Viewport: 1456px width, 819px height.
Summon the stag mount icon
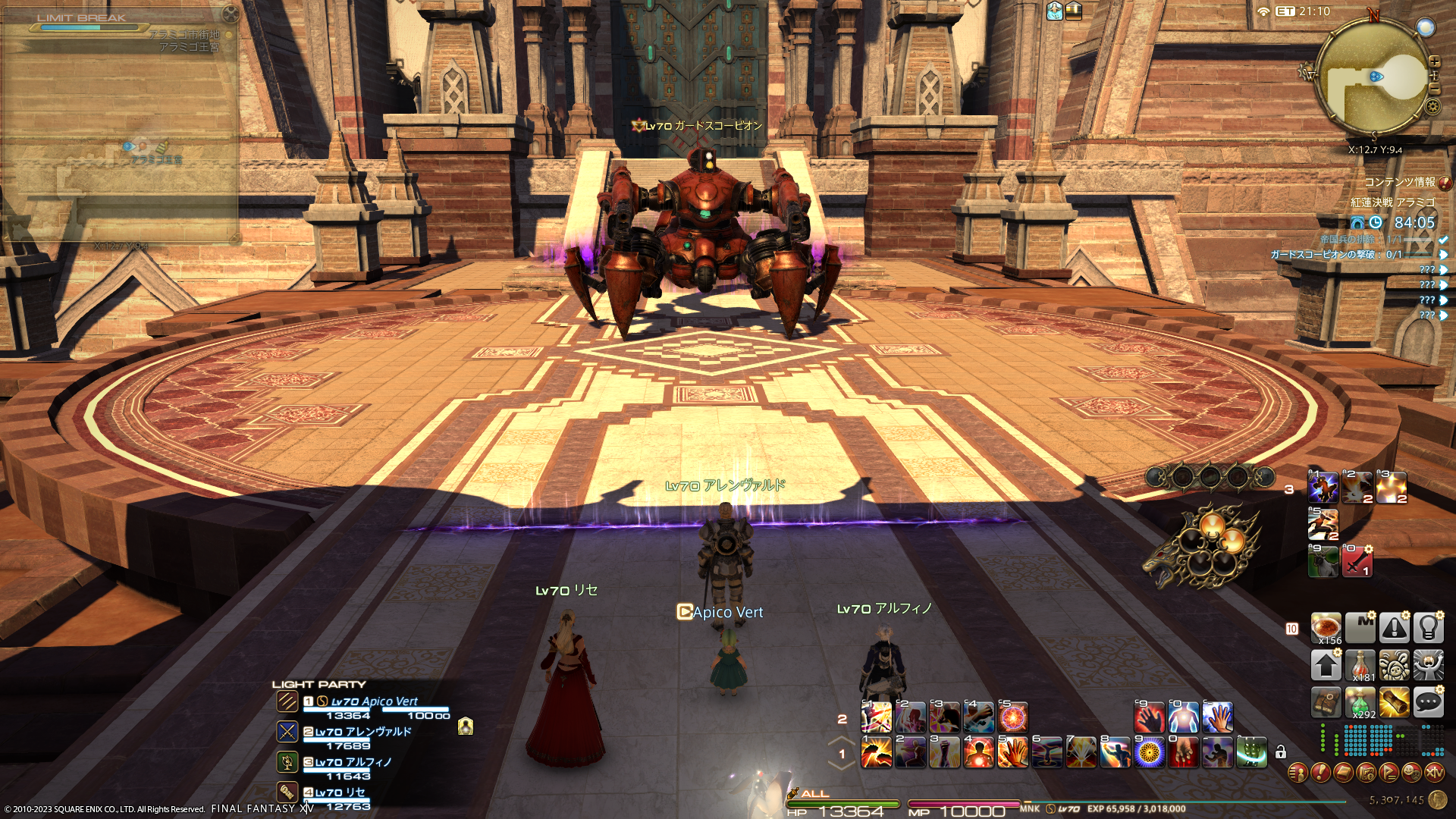coord(1323,562)
